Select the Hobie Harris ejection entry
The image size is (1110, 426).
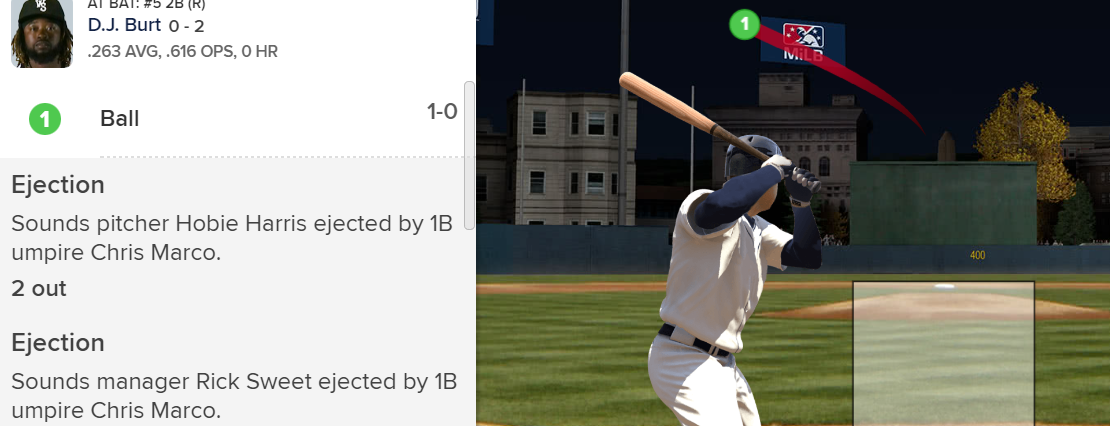click(234, 220)
